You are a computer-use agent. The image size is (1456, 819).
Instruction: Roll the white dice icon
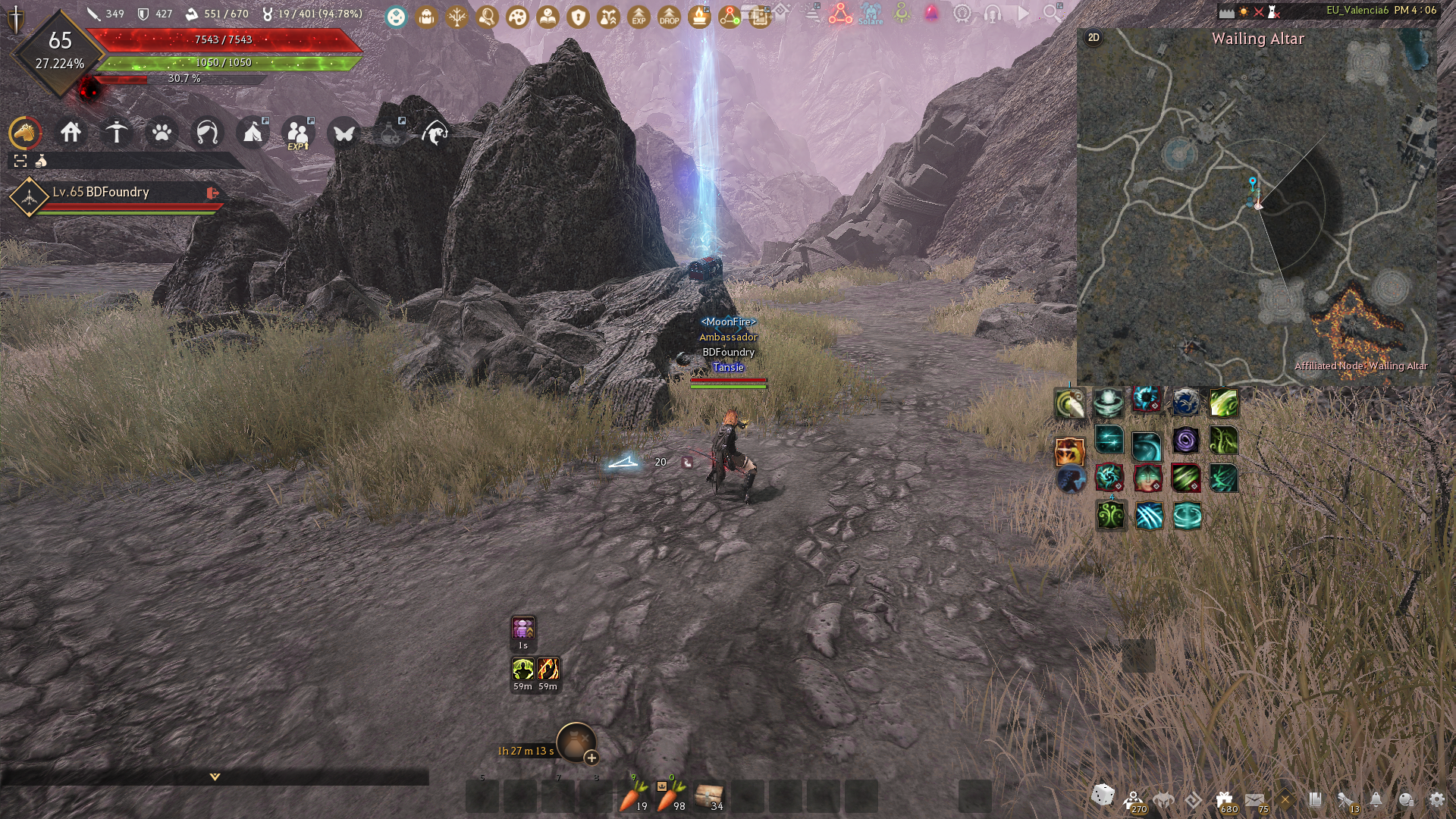[x=1103, y=795]
